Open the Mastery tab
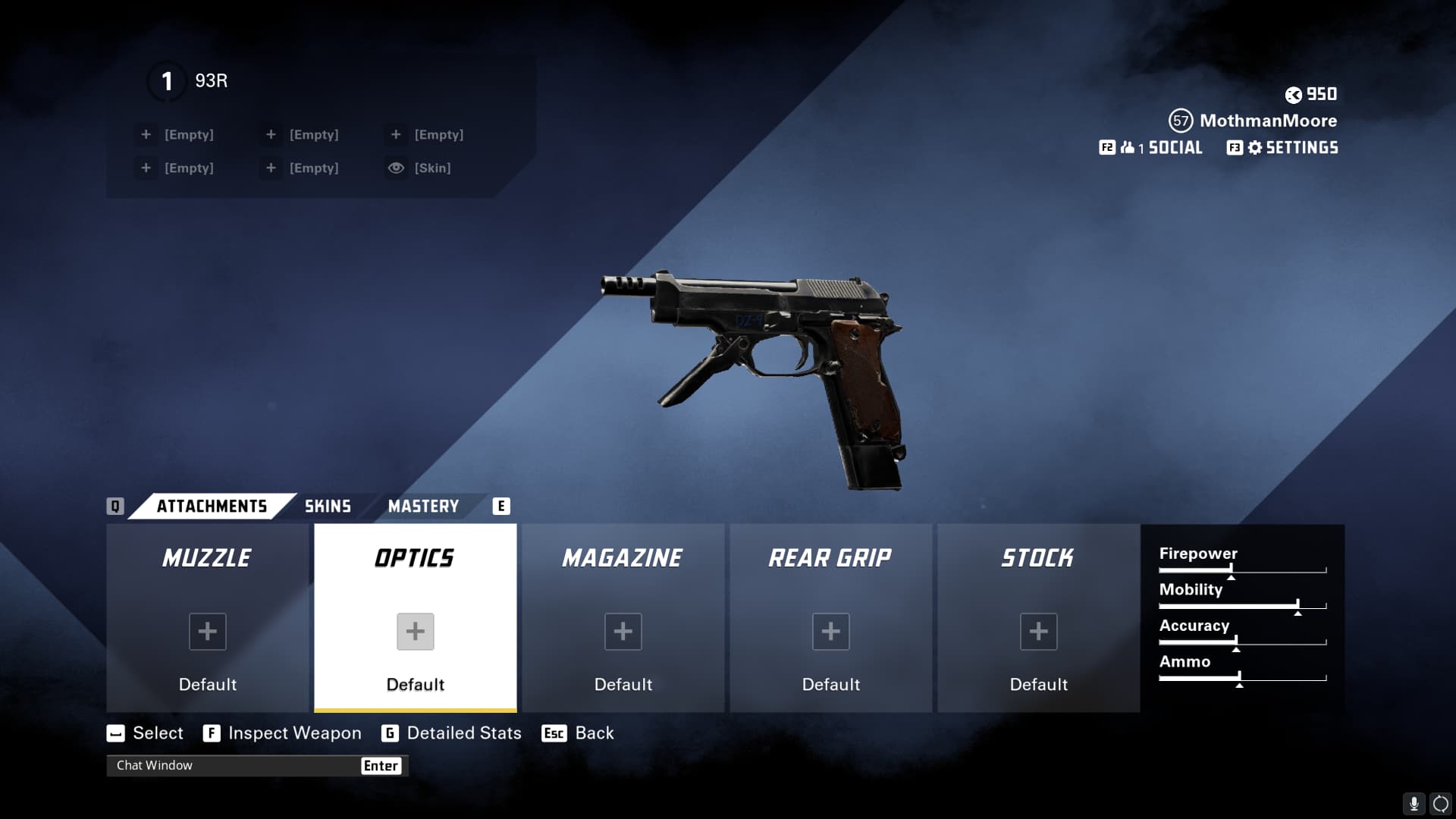This screenshot has height=819, width=1456. (x=423, y=506)
